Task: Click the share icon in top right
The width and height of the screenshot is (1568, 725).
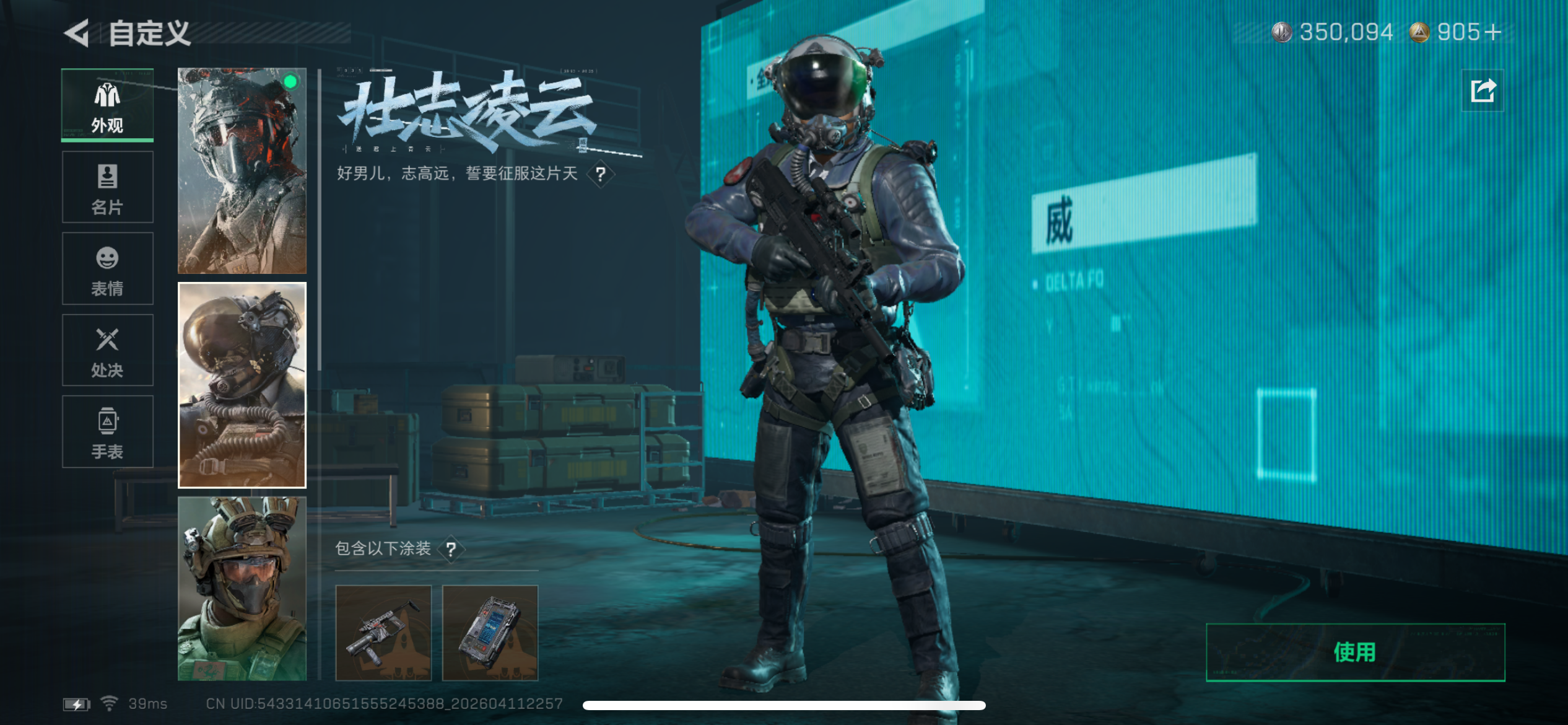Action: pos(1483,92)
